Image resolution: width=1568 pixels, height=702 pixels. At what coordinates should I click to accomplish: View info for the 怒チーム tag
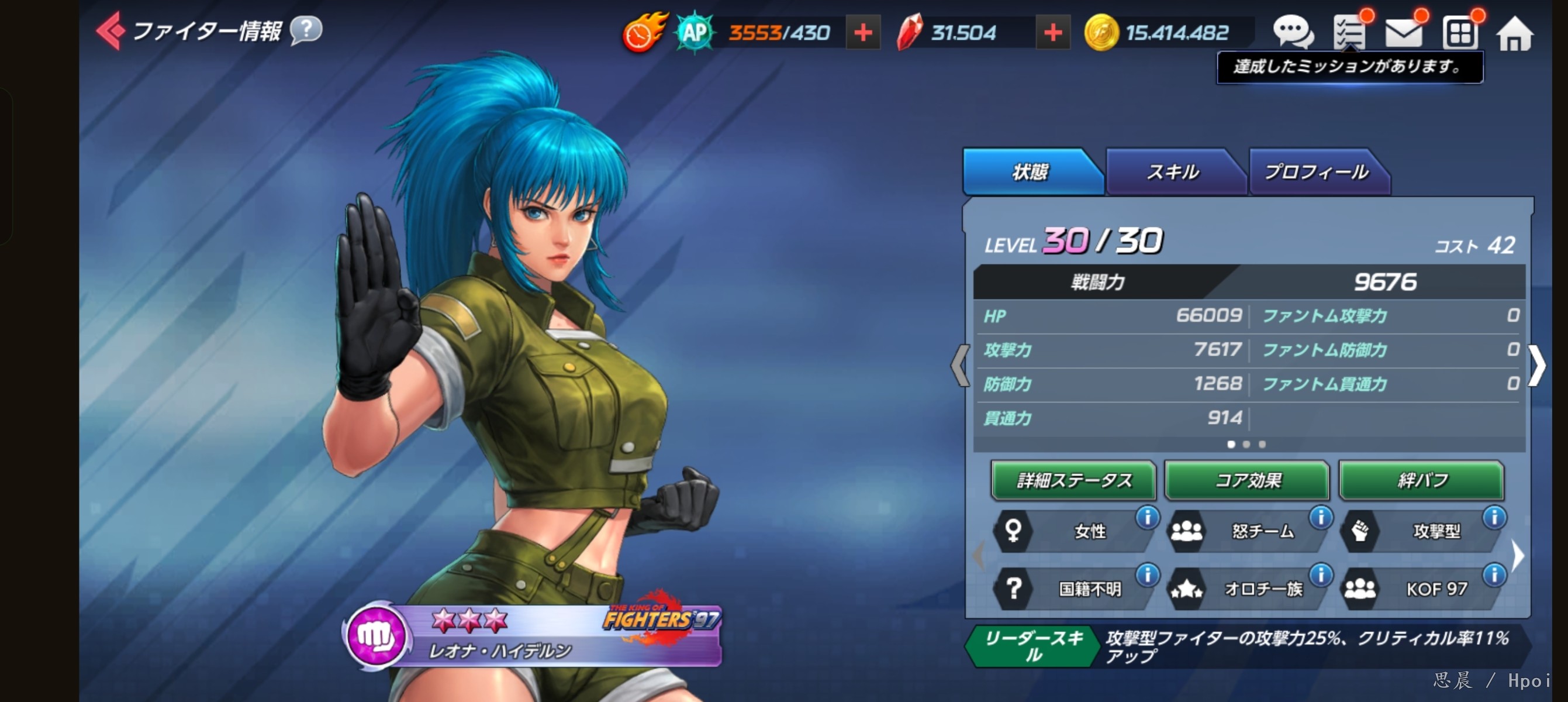point(1321,518)
